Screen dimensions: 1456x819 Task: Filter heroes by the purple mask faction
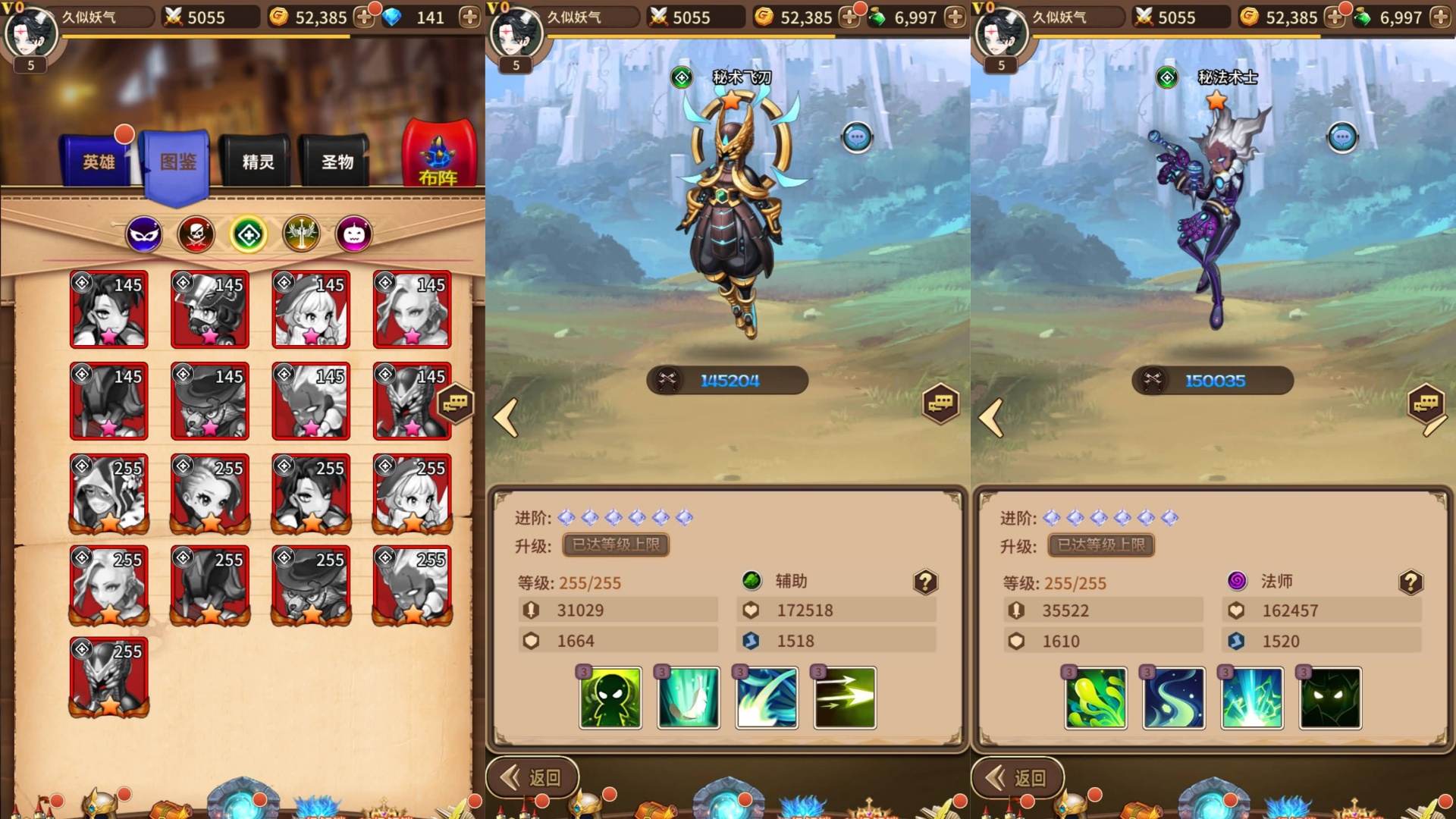[143, 235]
